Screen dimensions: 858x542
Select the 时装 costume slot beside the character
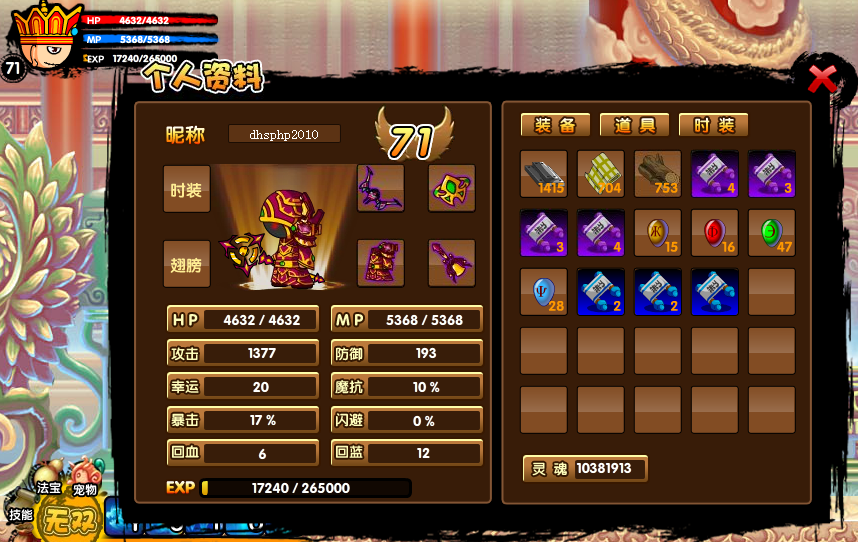pos(187,189)
